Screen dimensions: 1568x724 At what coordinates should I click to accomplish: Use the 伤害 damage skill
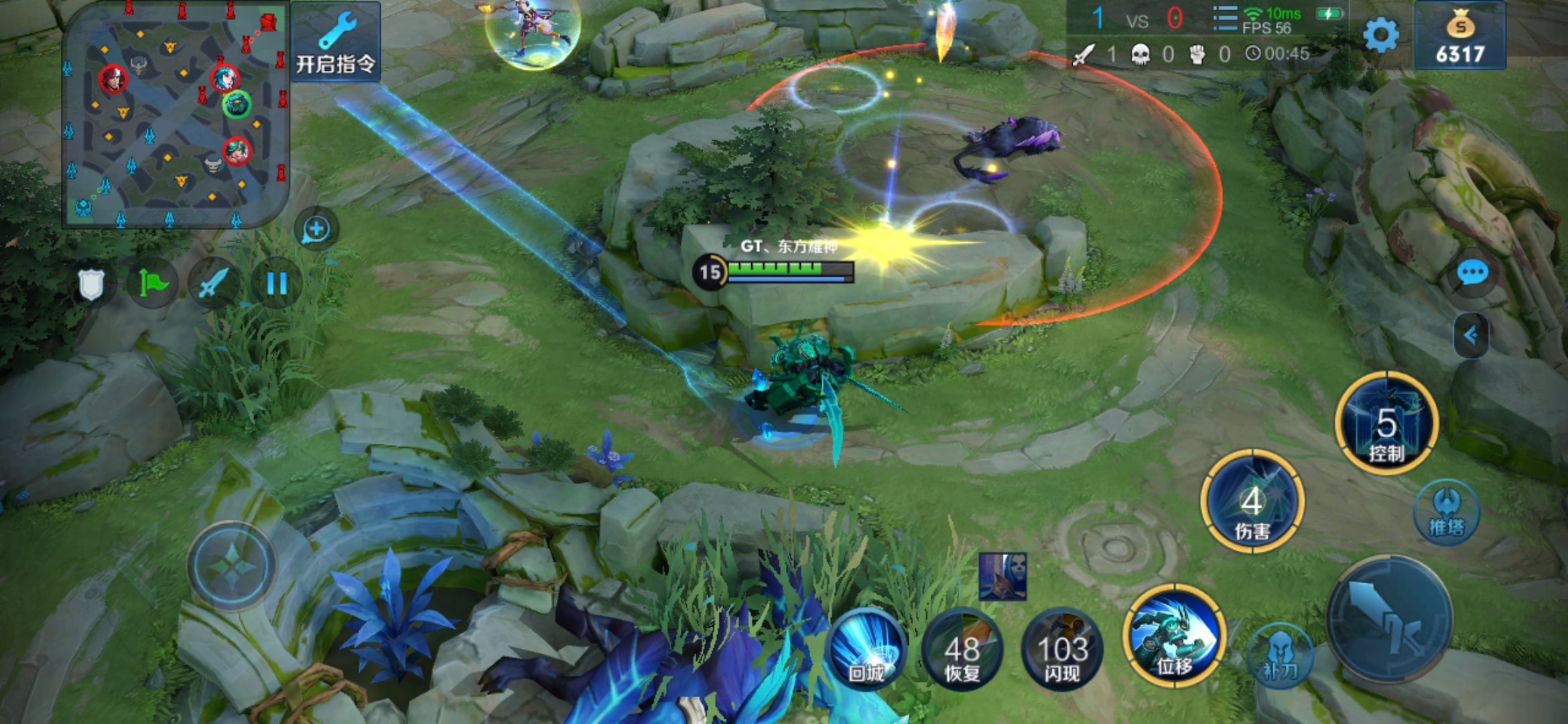pyautogui.click(x=1252, y=502)
